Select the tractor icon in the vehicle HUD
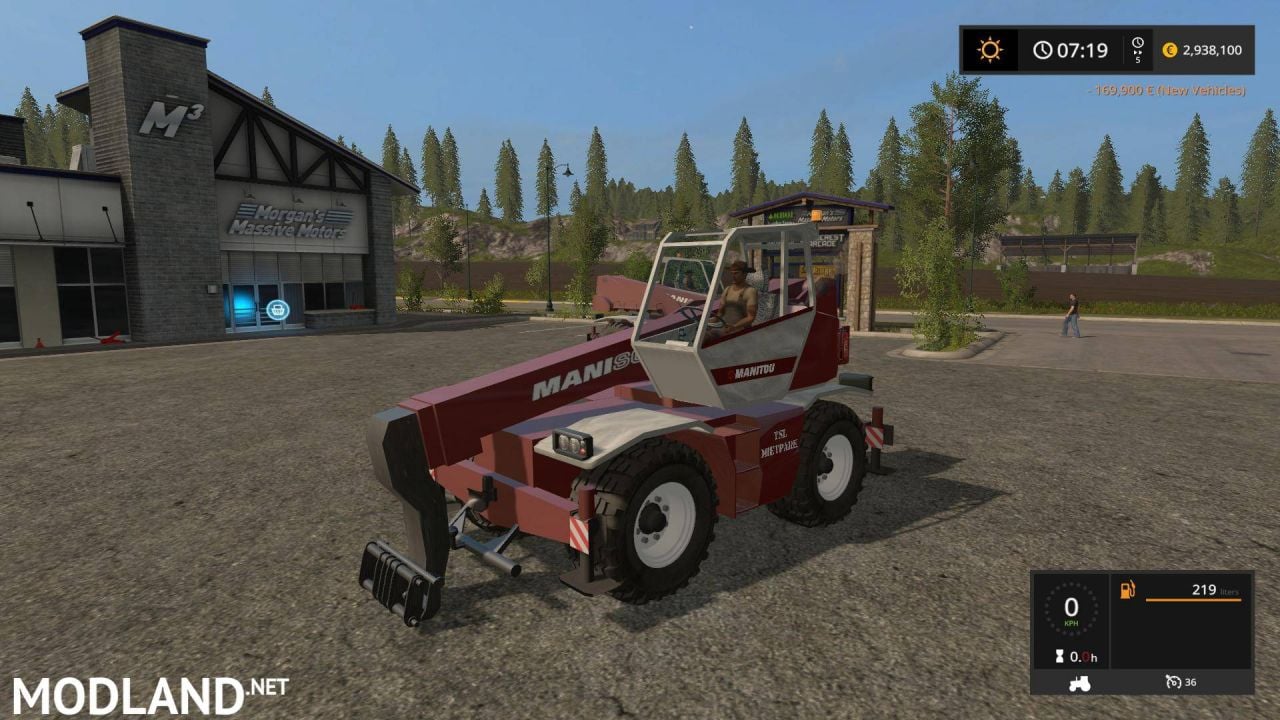Screen dimensions: 1280x720 coord(1079,683)
